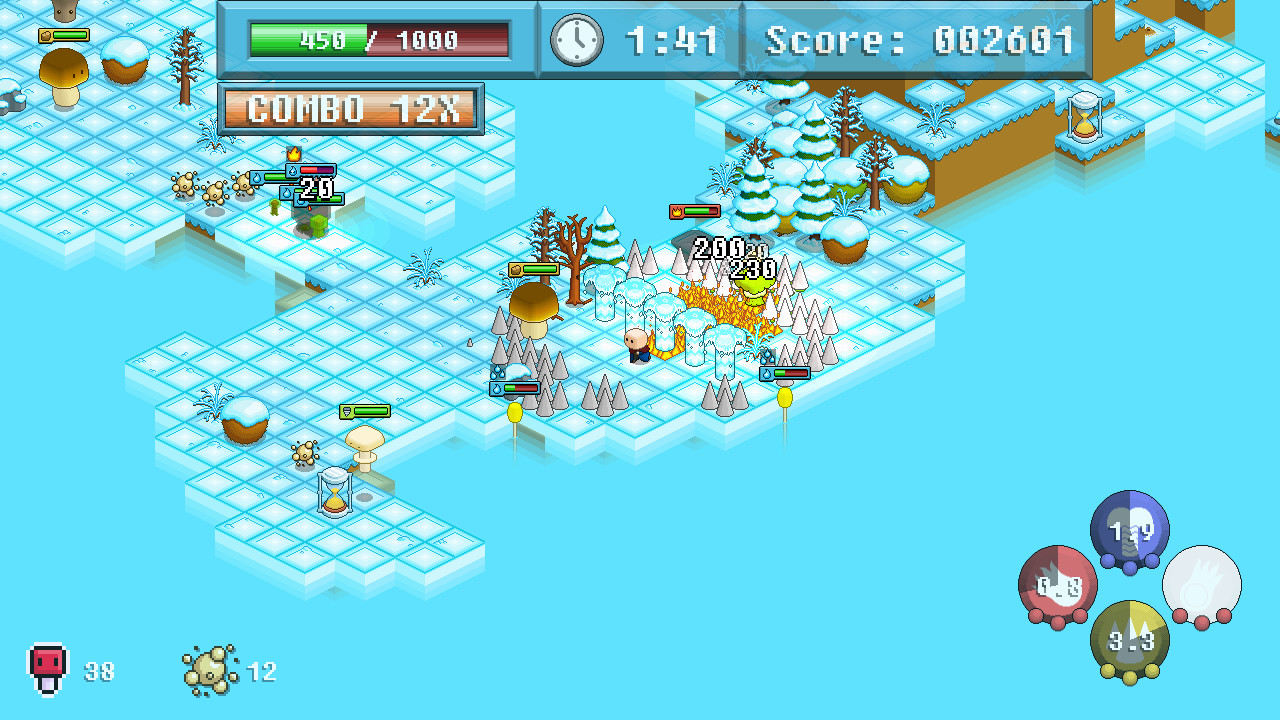This screenshot has width=1280, height=720.
Task: Click the flame icon above the green enemy
Action: (675, 211)
